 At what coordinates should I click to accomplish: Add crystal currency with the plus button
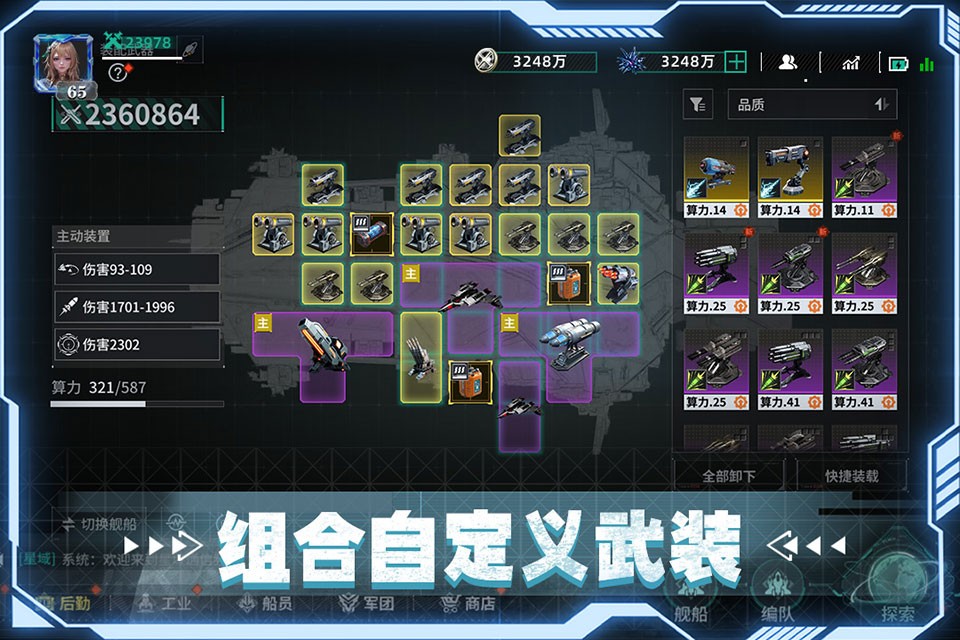tap(736, 62)
